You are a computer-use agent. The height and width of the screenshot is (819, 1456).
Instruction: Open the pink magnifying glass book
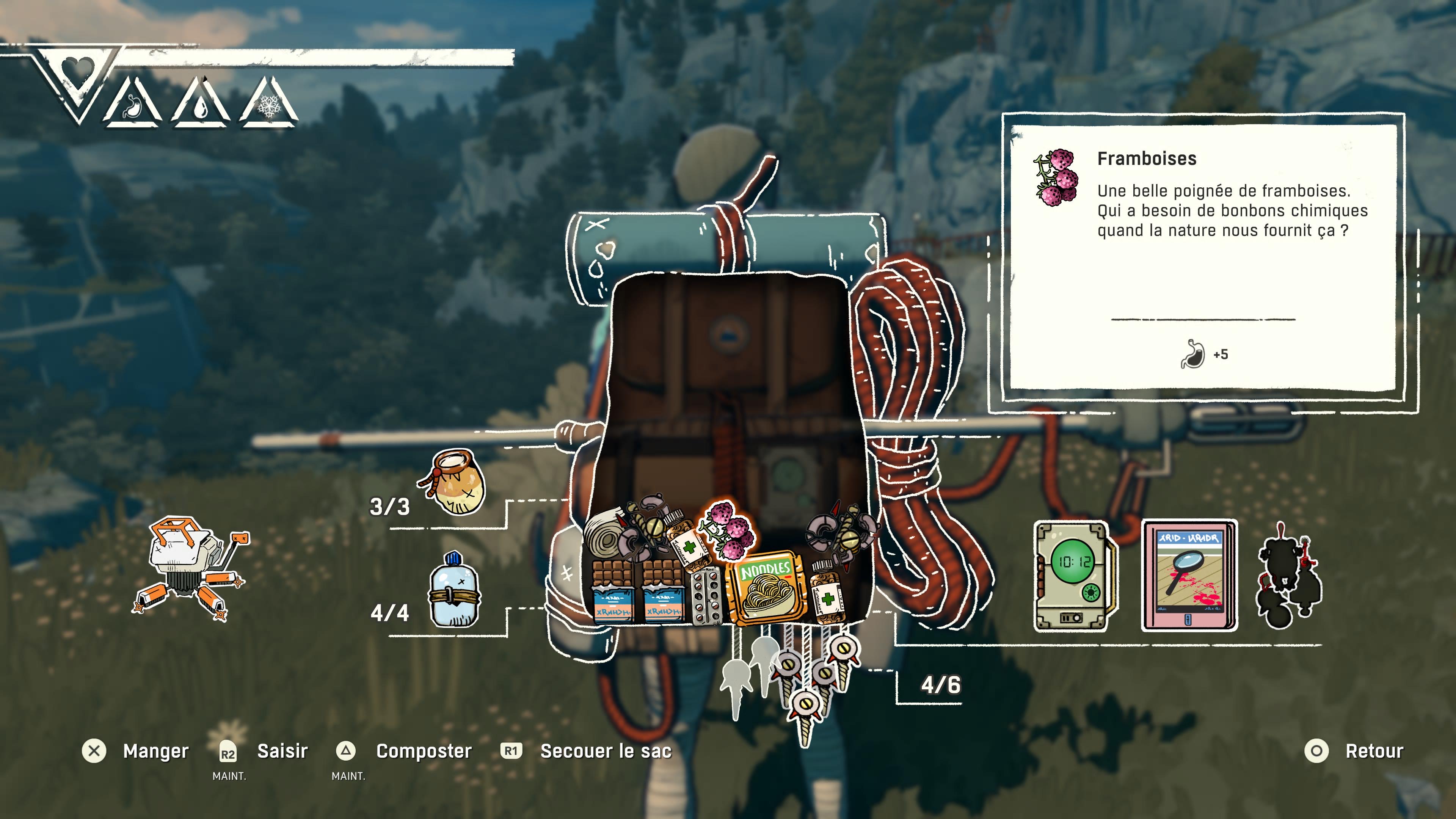pyautogui.click(x=1189, y=576)
